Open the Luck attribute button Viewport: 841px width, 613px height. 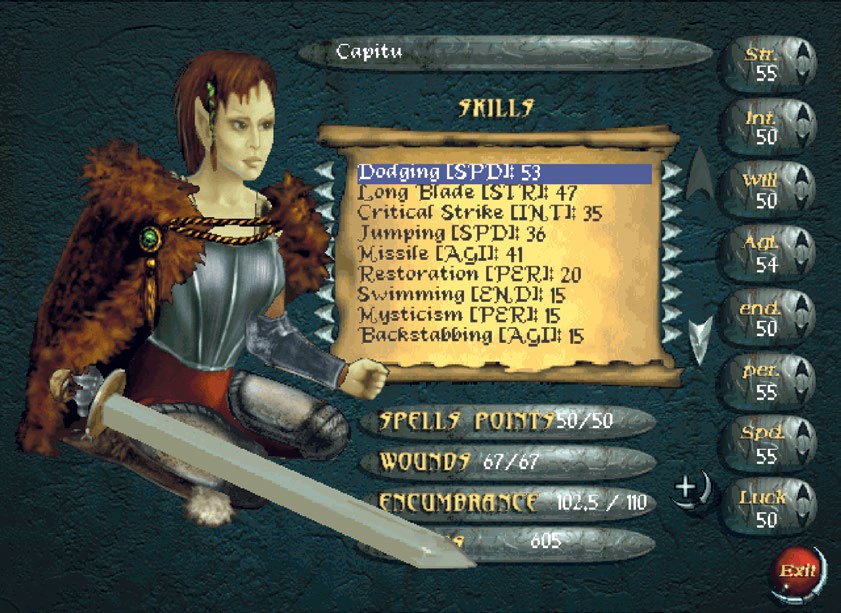[767, 508]
